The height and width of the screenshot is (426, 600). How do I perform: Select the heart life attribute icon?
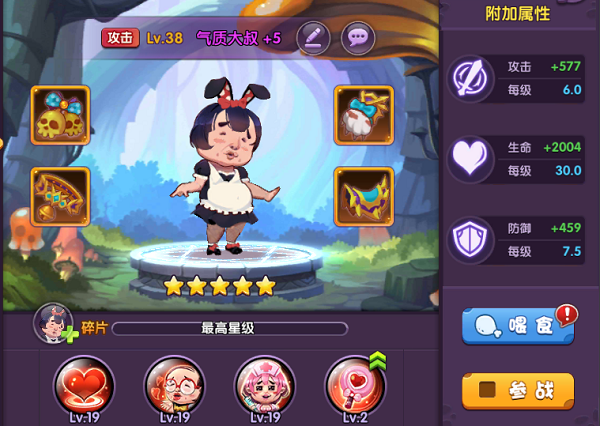point(469,159)
